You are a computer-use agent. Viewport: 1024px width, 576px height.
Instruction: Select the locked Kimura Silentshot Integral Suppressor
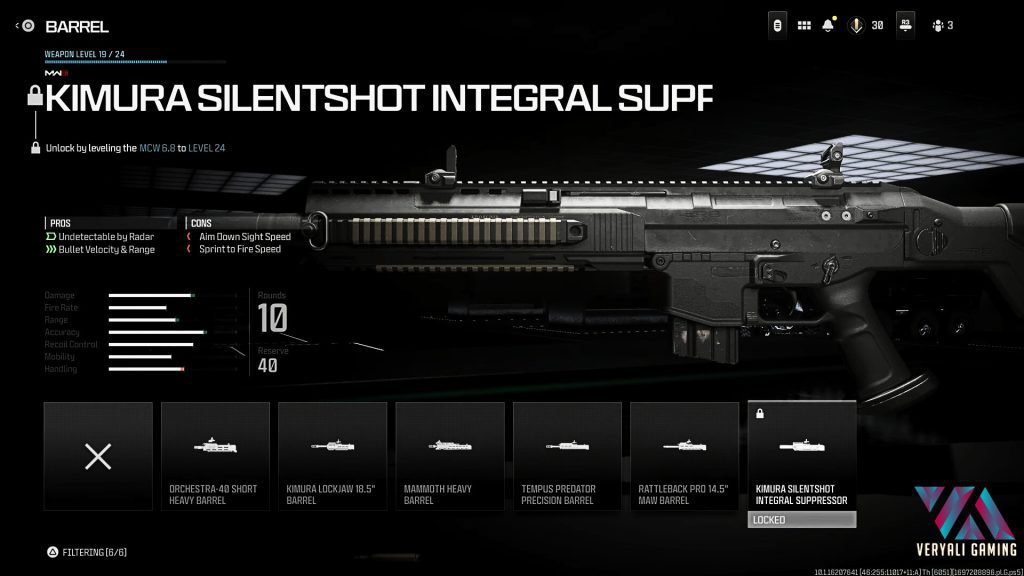[x=802, y=455]
